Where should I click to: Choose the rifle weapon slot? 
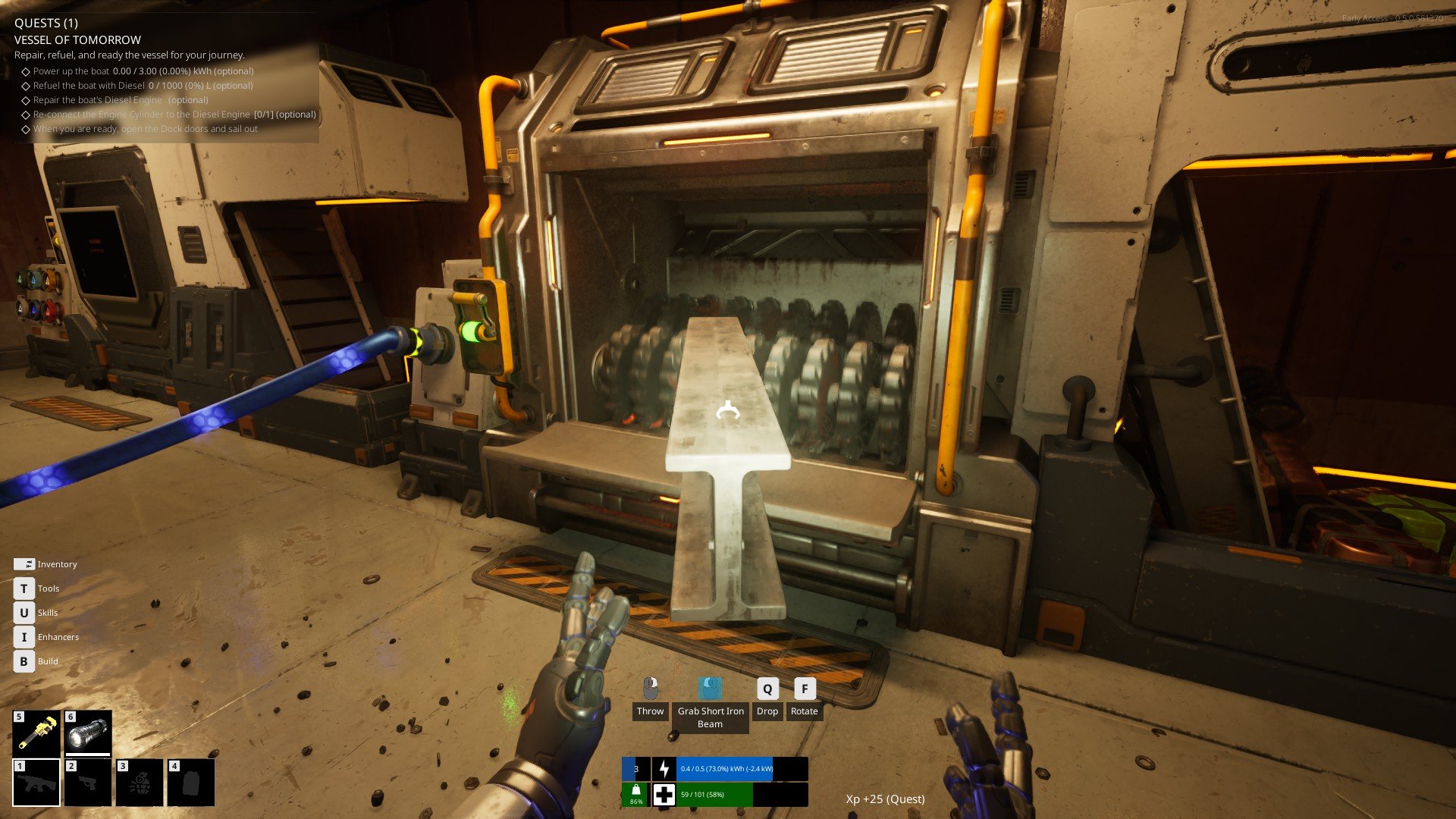click(36, 783)
